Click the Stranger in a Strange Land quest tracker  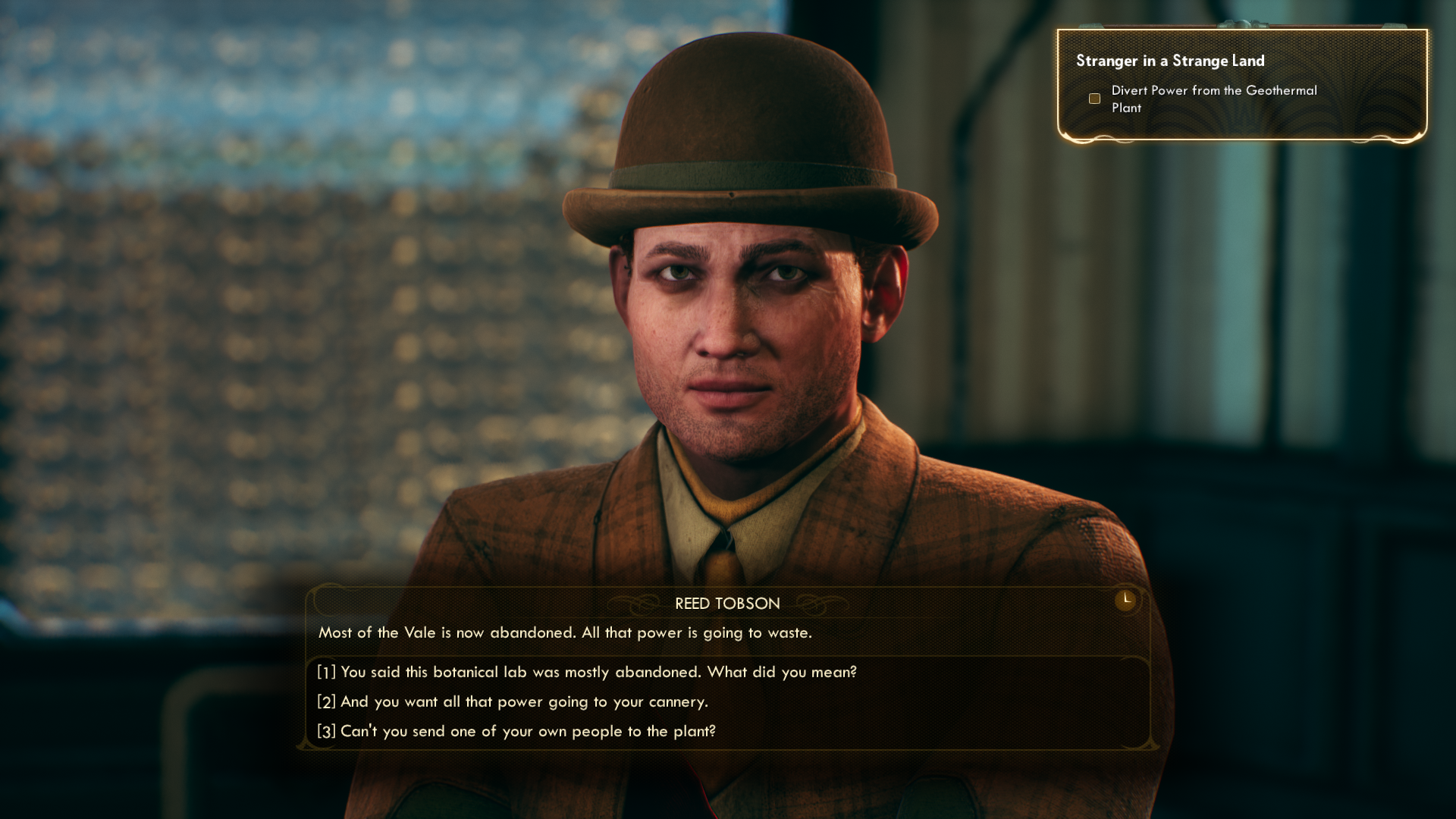(1169, 61)
